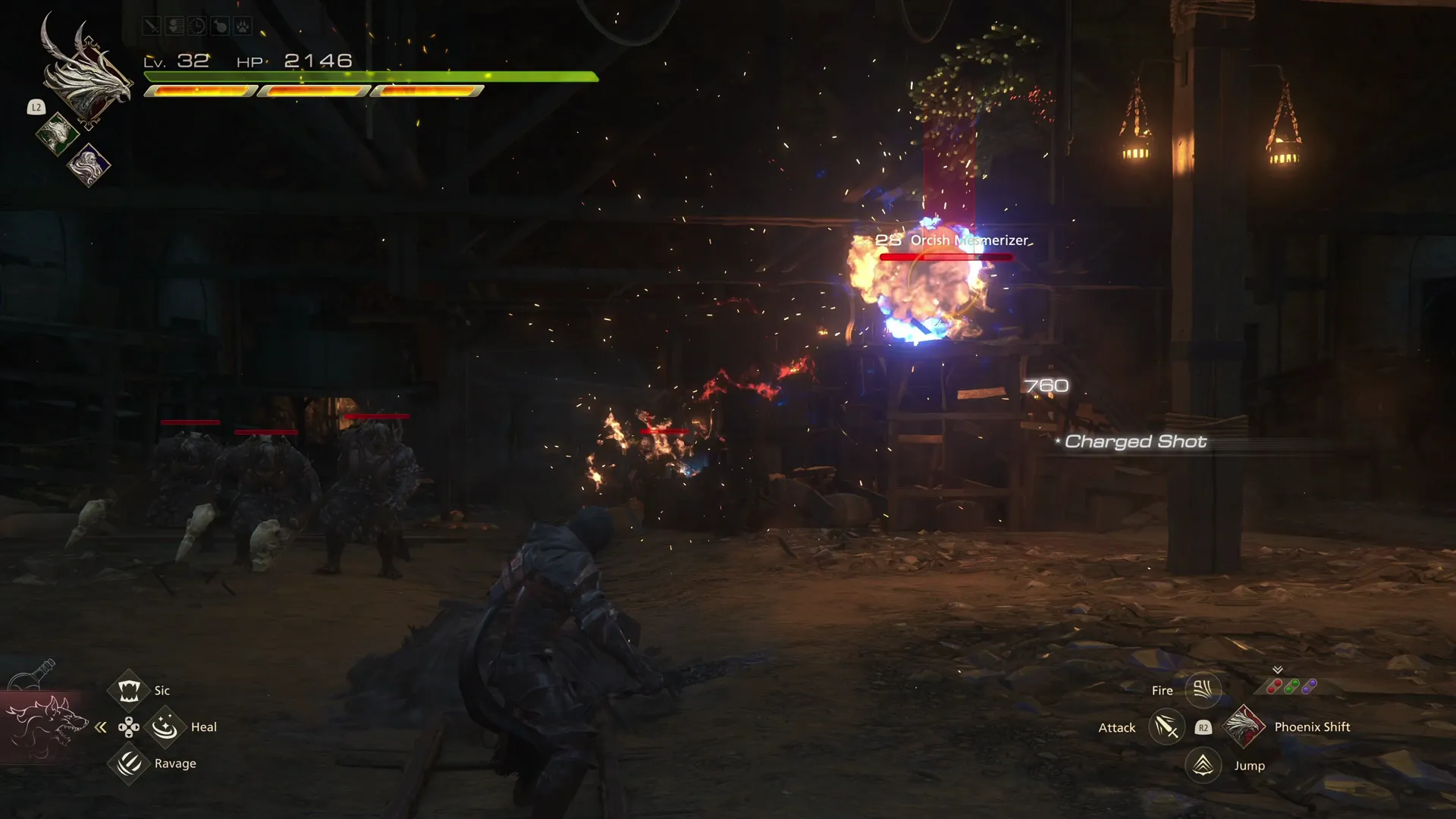The width and height of the screenshot is (1456, 819).
Task: Click the Charged Shot label
Action: click(1133, 441)
